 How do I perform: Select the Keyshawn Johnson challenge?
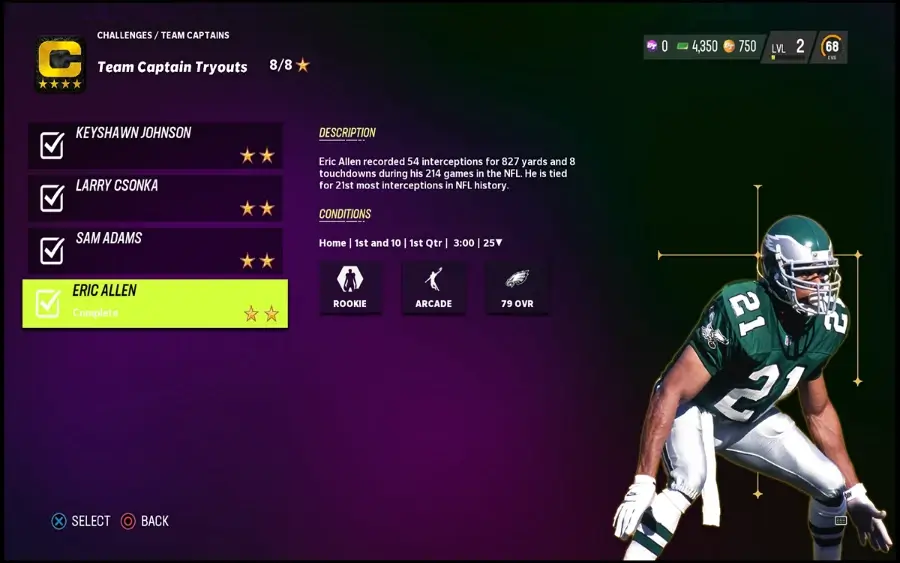point(155,145)
